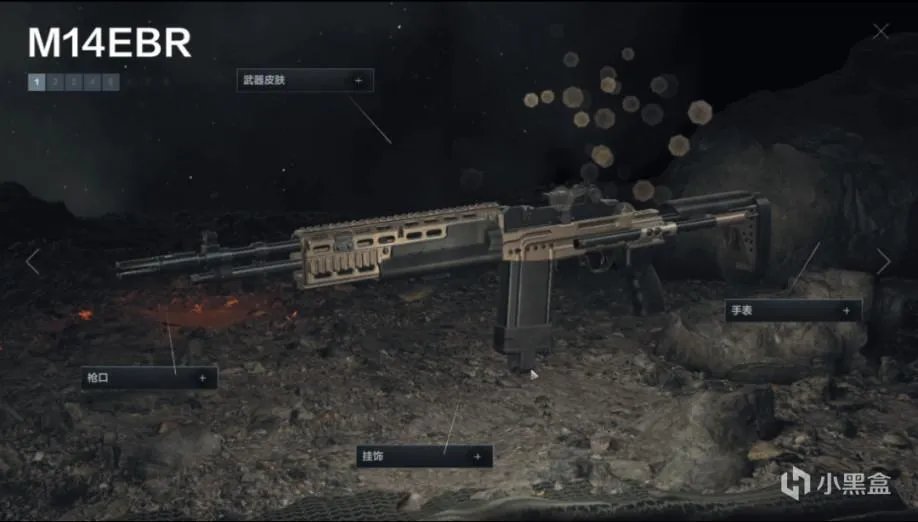
Task: Switch to loadout preset 2
Action: [x=55, y=82]
